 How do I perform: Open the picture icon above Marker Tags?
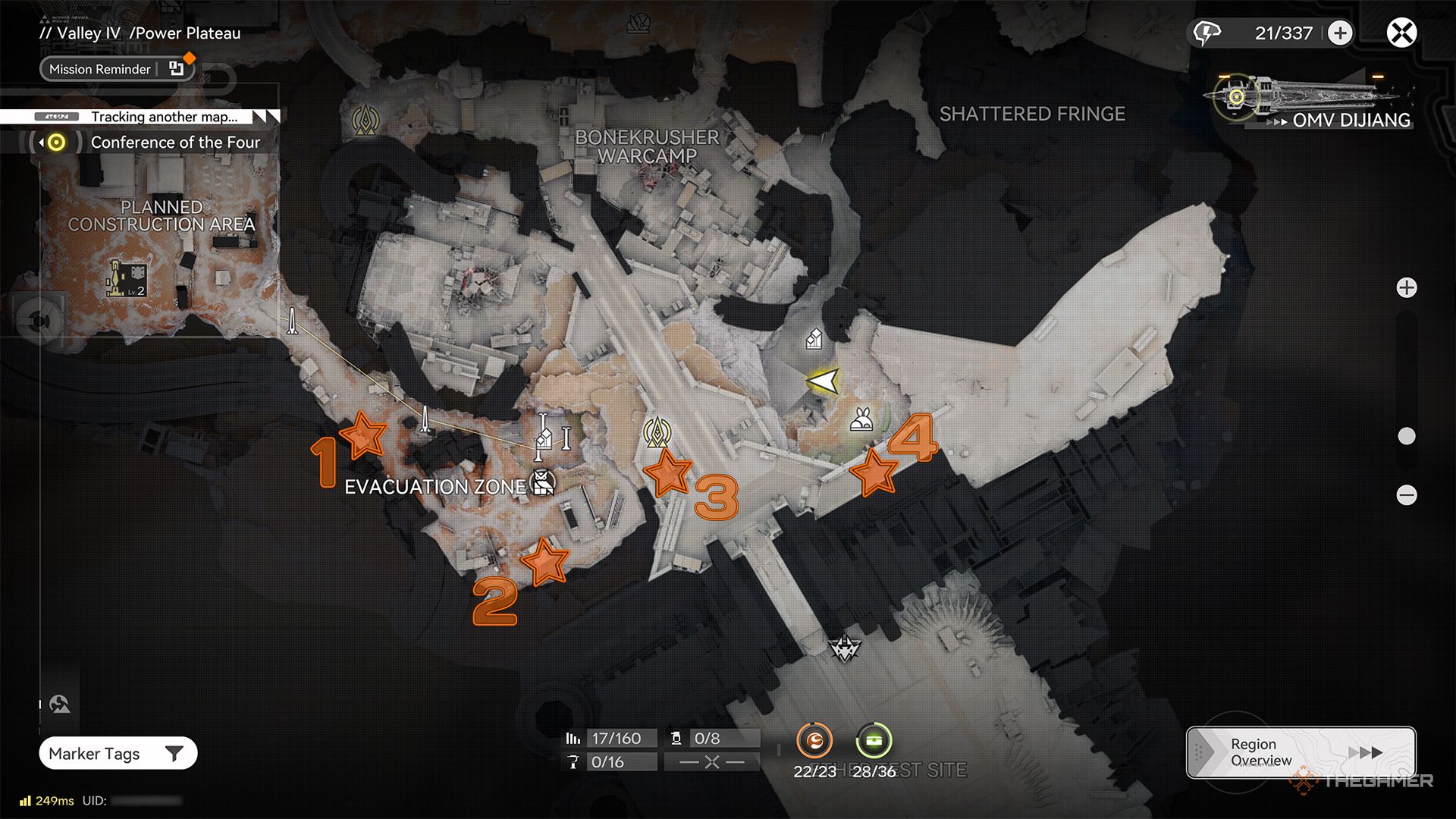coord(60,704)
